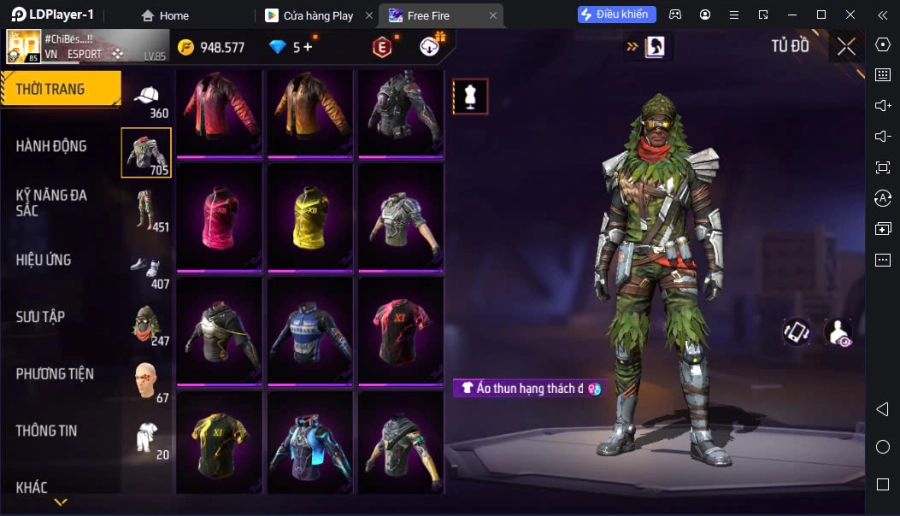Screen dimensions: 900x516
Task: Click the gold coin balance 948.577
Action: [x=211, y=47]
